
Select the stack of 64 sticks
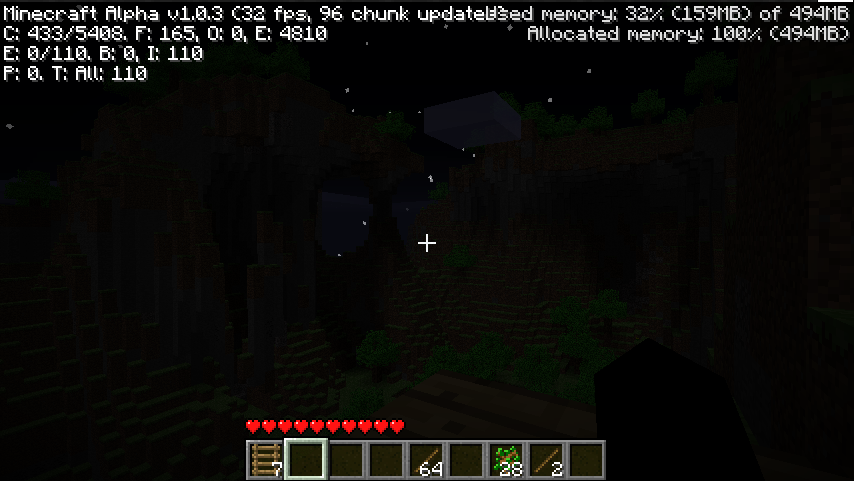coord(425,459)
